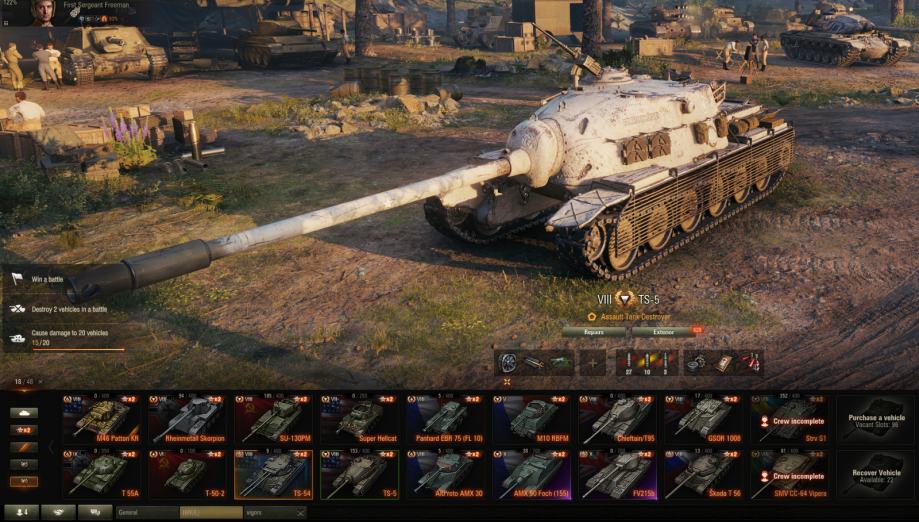The width and height of the screenshot is (919, 522).
Task: Select the M46 Patton KR tank
Action: pyautogui.click(x=101, y=420)
